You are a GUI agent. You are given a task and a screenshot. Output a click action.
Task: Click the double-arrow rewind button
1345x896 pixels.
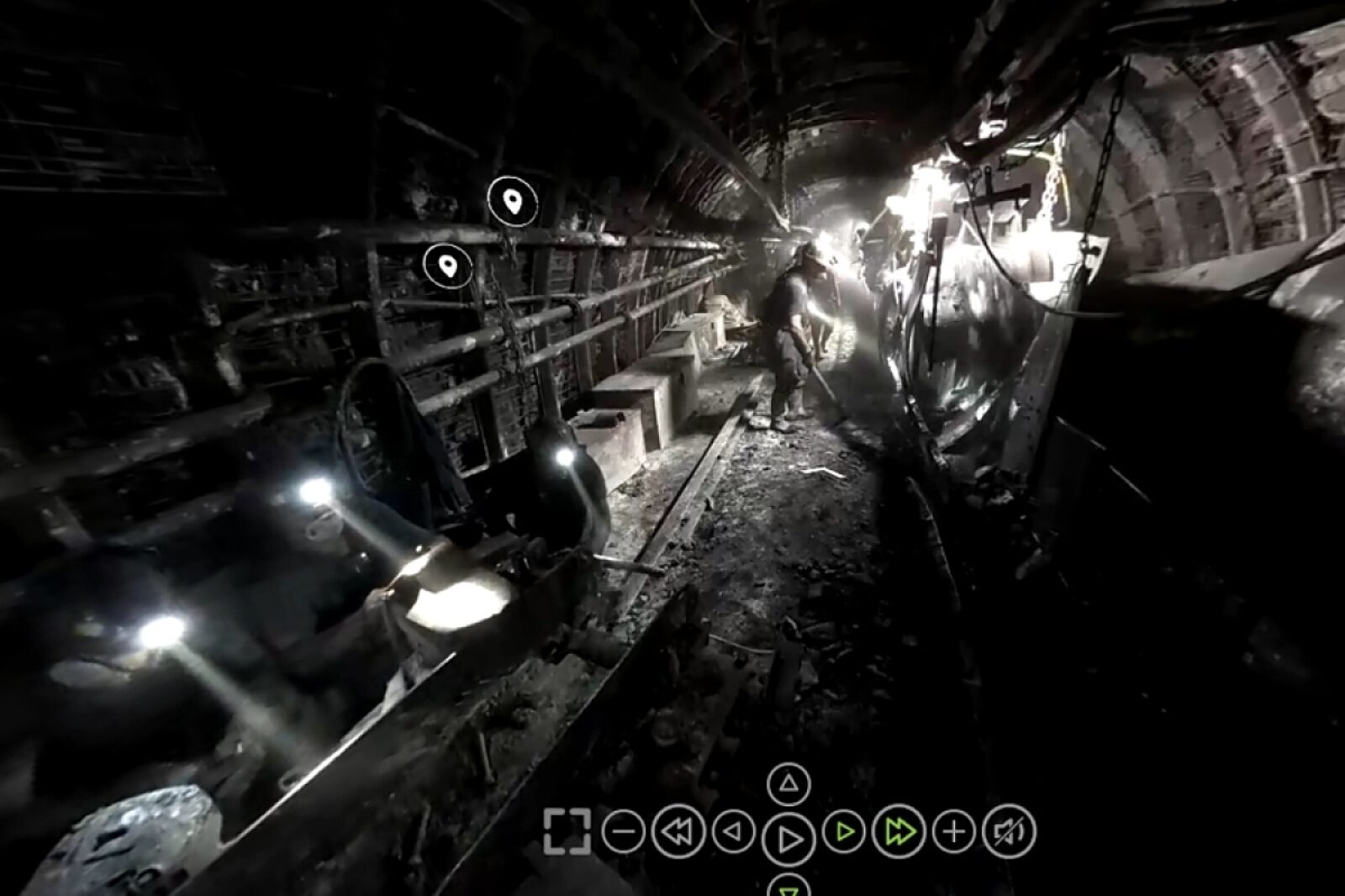point(678,832)
